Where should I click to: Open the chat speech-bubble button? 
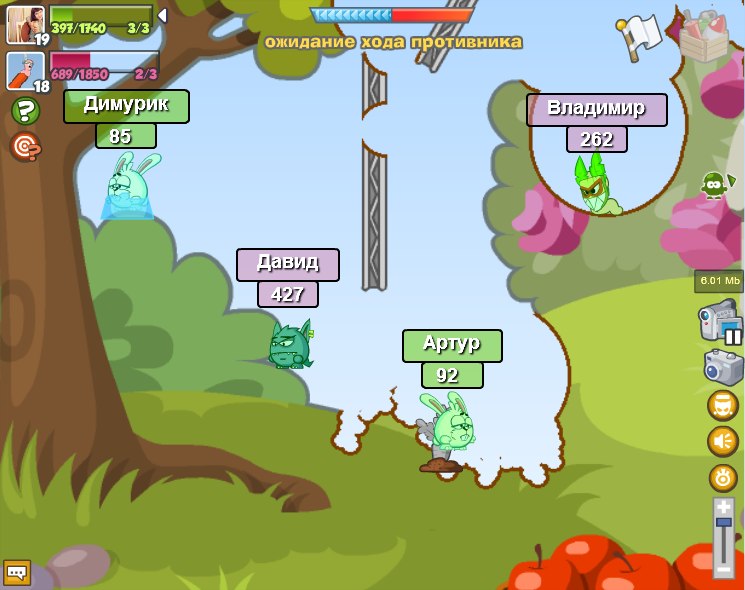point(17,572)
